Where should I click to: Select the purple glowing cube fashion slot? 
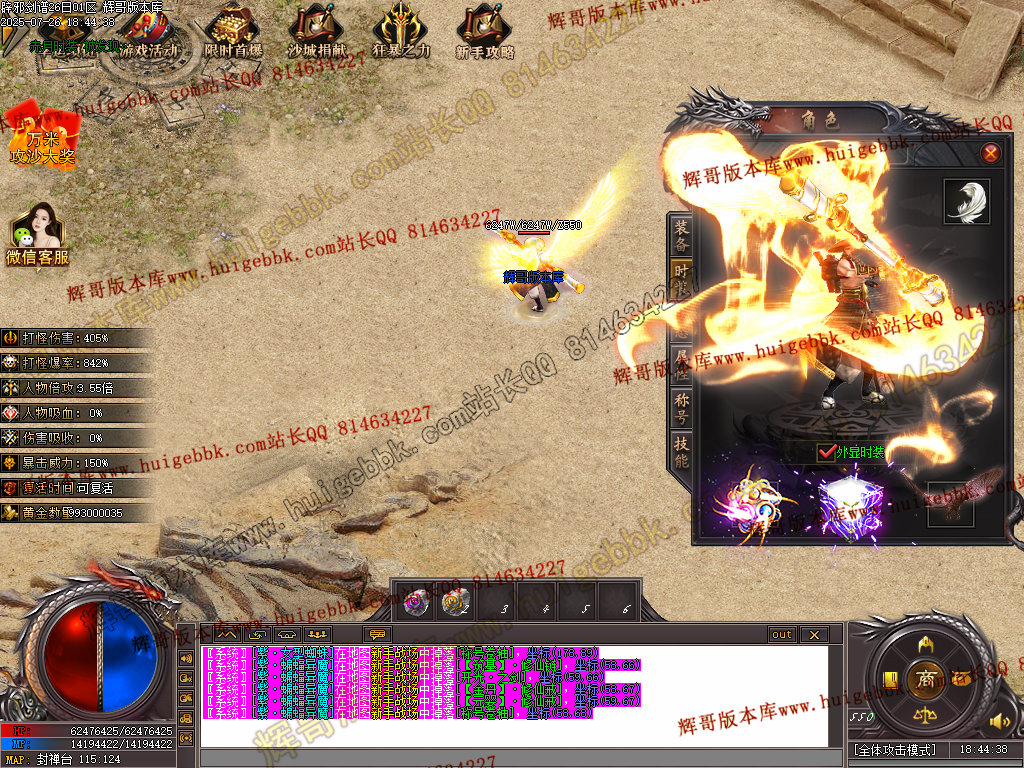849,505
